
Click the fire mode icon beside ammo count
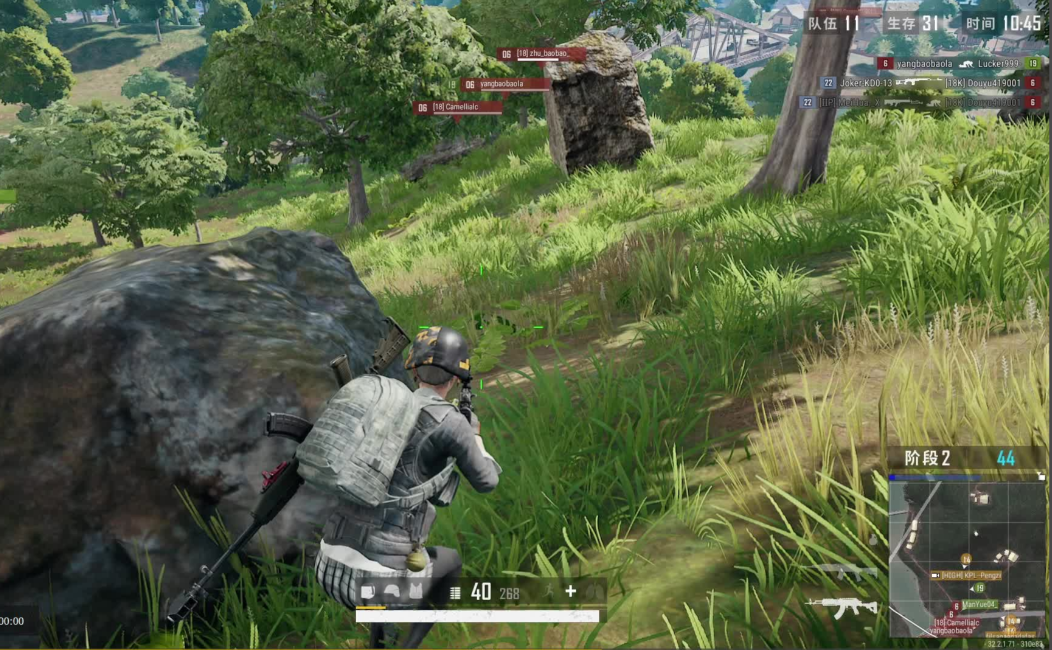[x=455, y=592]
